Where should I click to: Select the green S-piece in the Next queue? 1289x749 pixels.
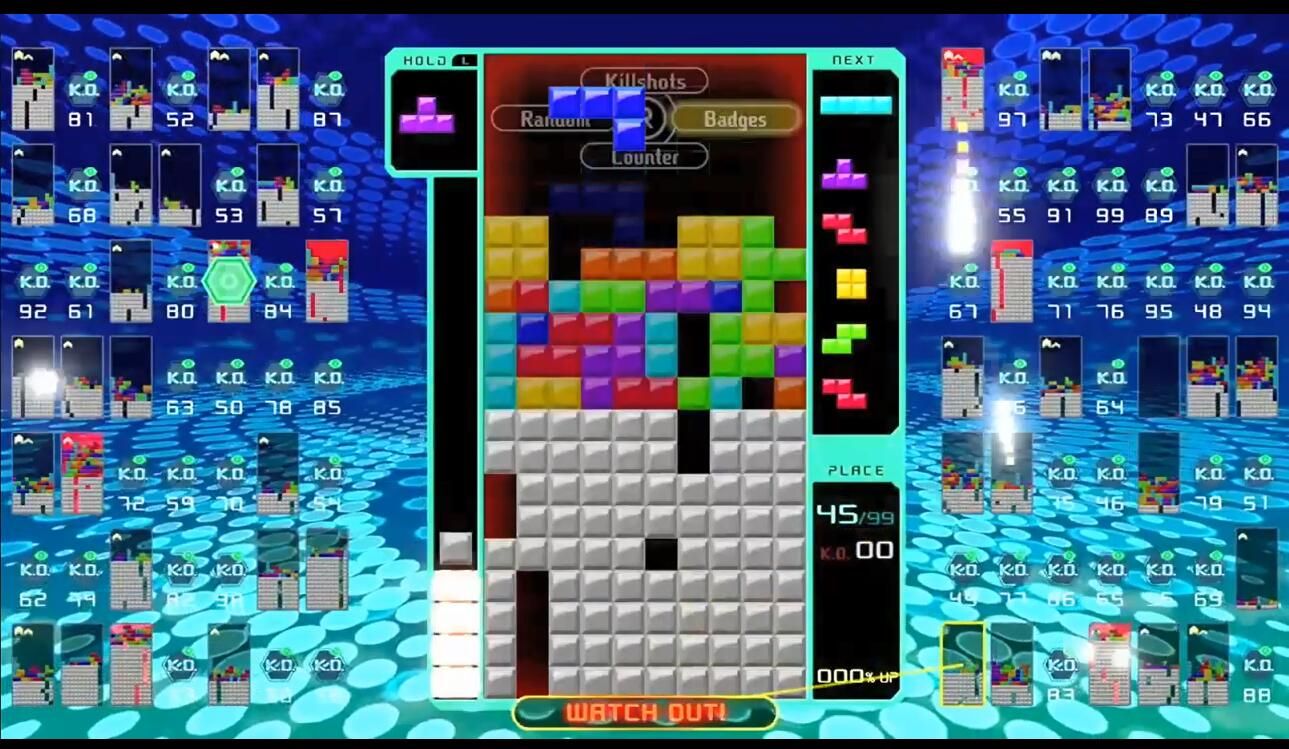tap(844, 338)
